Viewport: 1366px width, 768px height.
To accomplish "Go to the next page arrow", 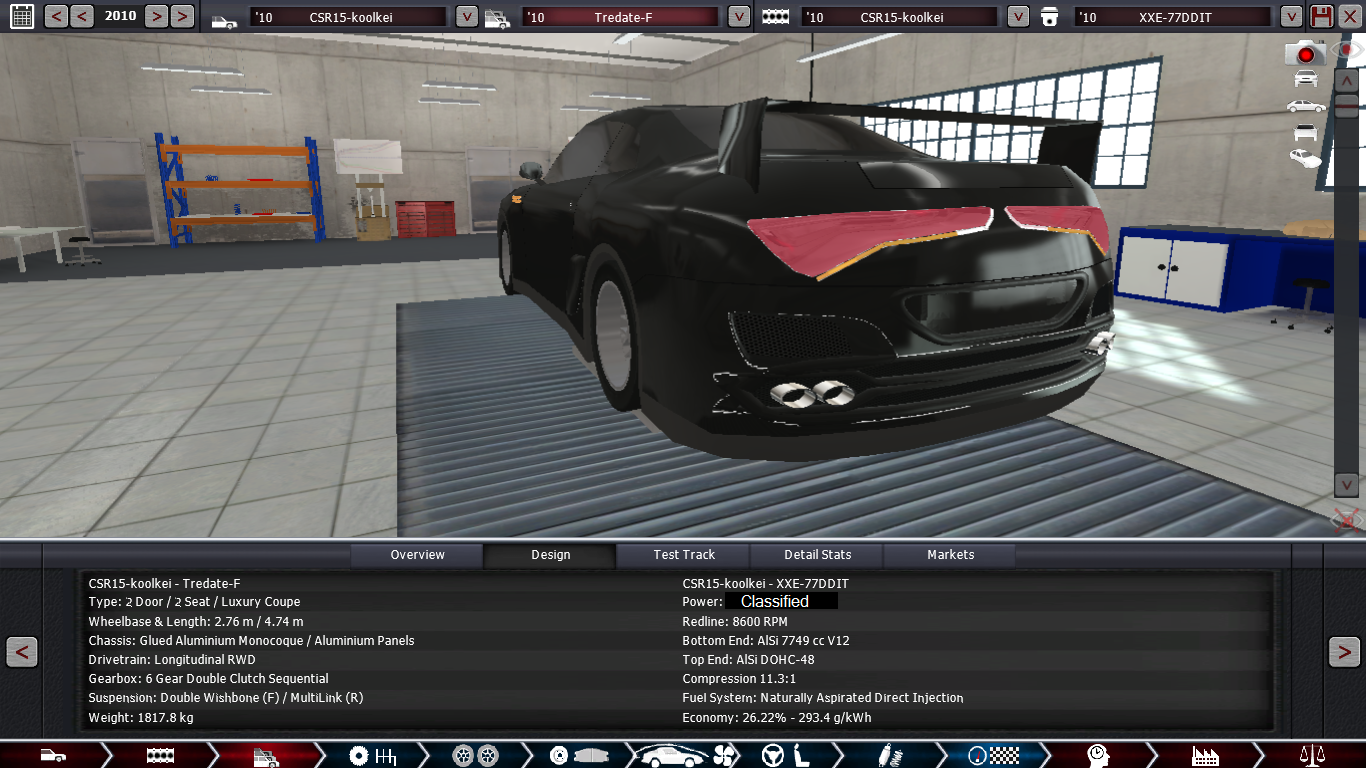I will (x=1343, y=652).
